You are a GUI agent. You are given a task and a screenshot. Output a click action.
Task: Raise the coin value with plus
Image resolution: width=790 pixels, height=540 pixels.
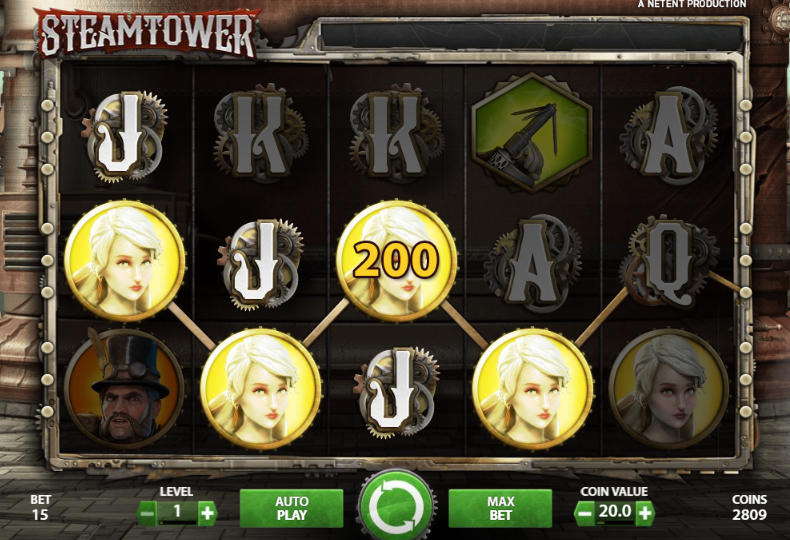[645, 513]
